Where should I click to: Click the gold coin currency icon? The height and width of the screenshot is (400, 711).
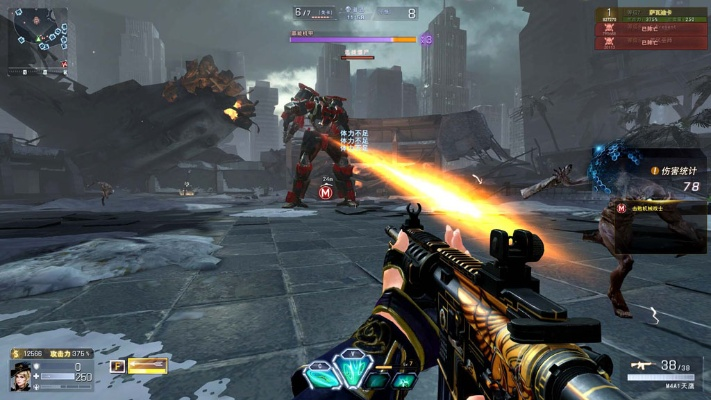click(x=15, y=353)
